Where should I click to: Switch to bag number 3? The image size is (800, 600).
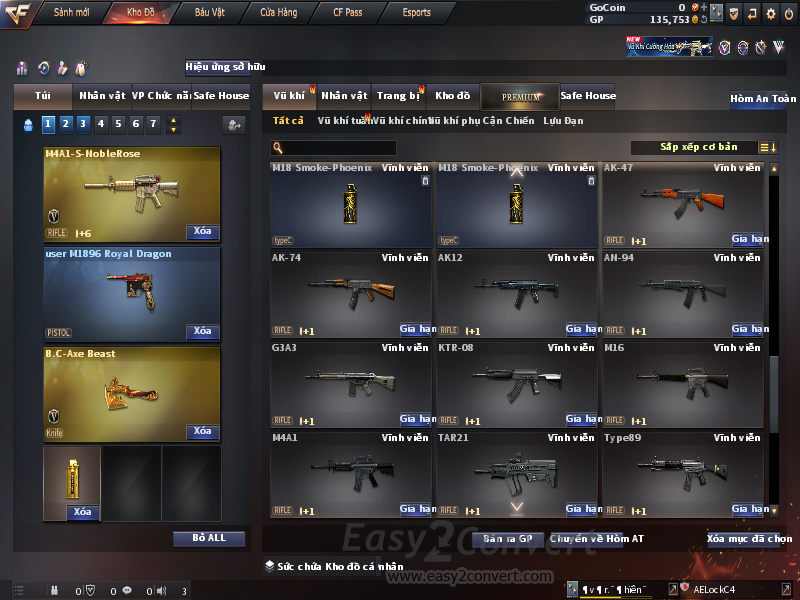83,124
